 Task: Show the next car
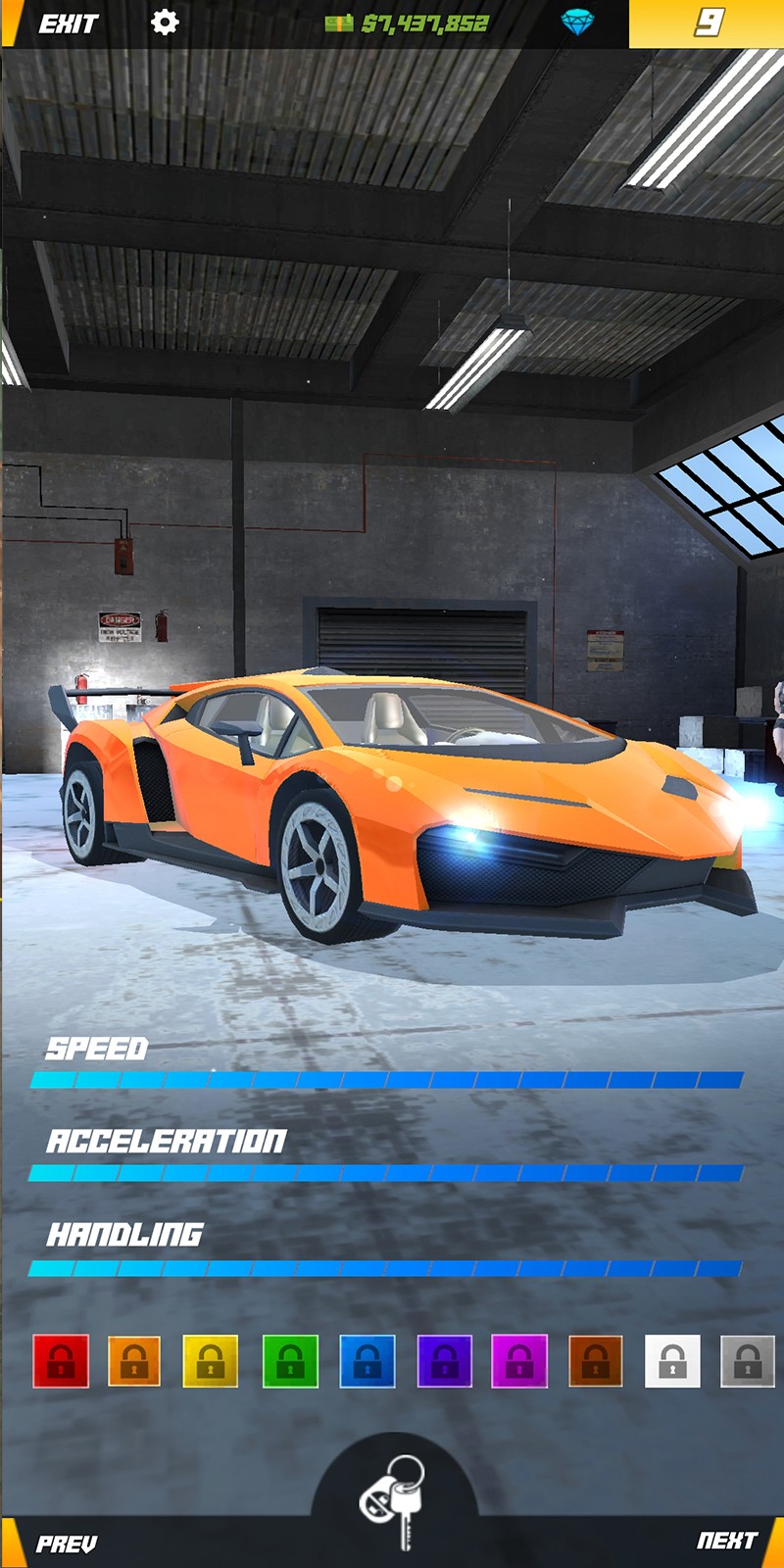[726, 1541]
